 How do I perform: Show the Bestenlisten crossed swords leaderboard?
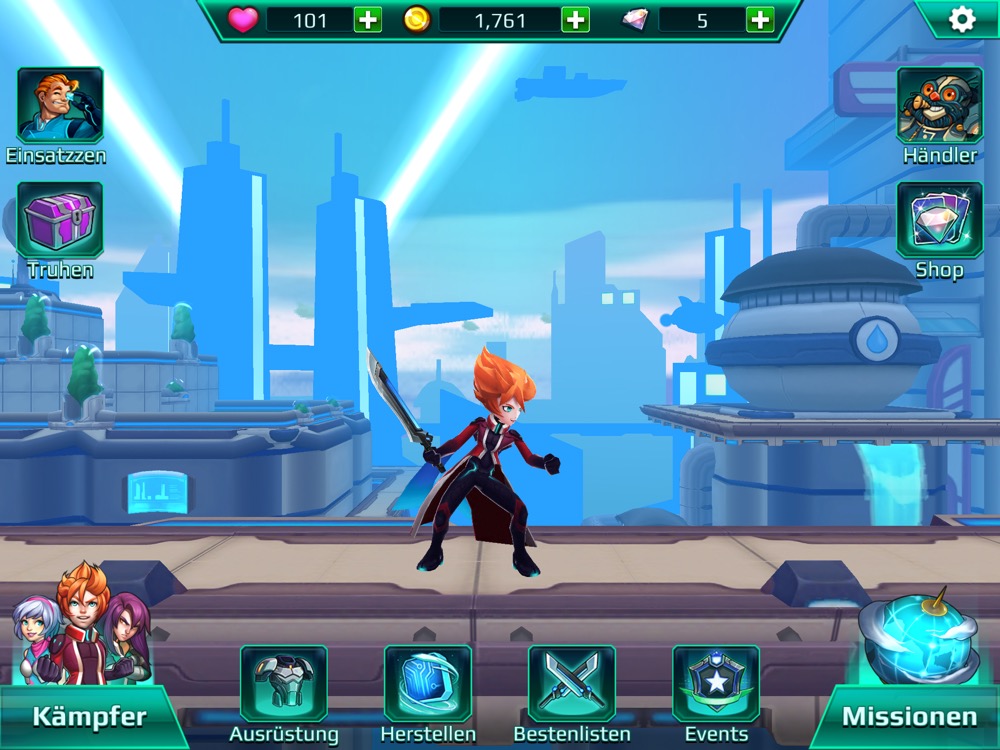pos(571,685)
